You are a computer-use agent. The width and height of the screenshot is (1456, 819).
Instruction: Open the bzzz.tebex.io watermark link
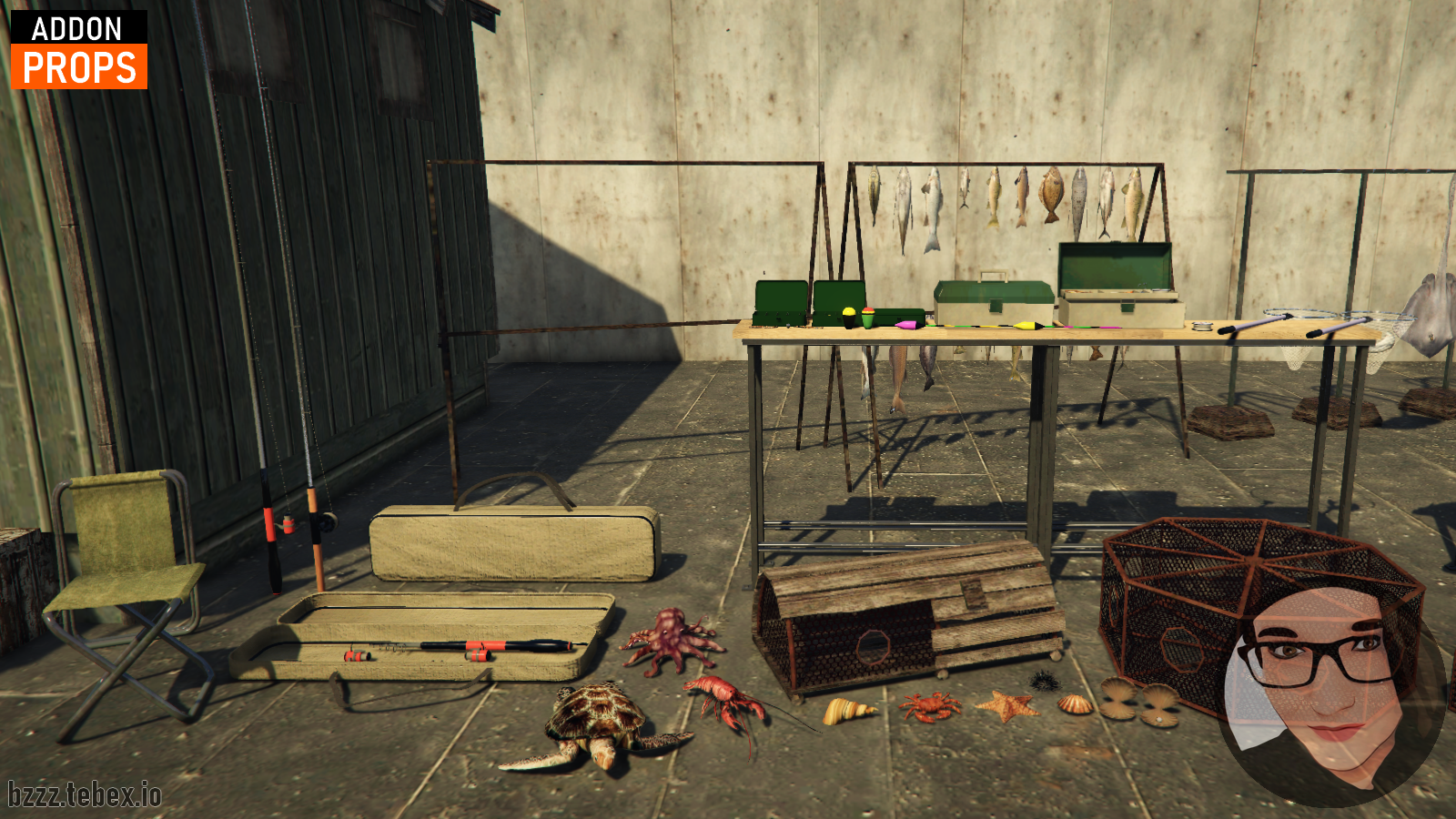click(x=85, y=794)
